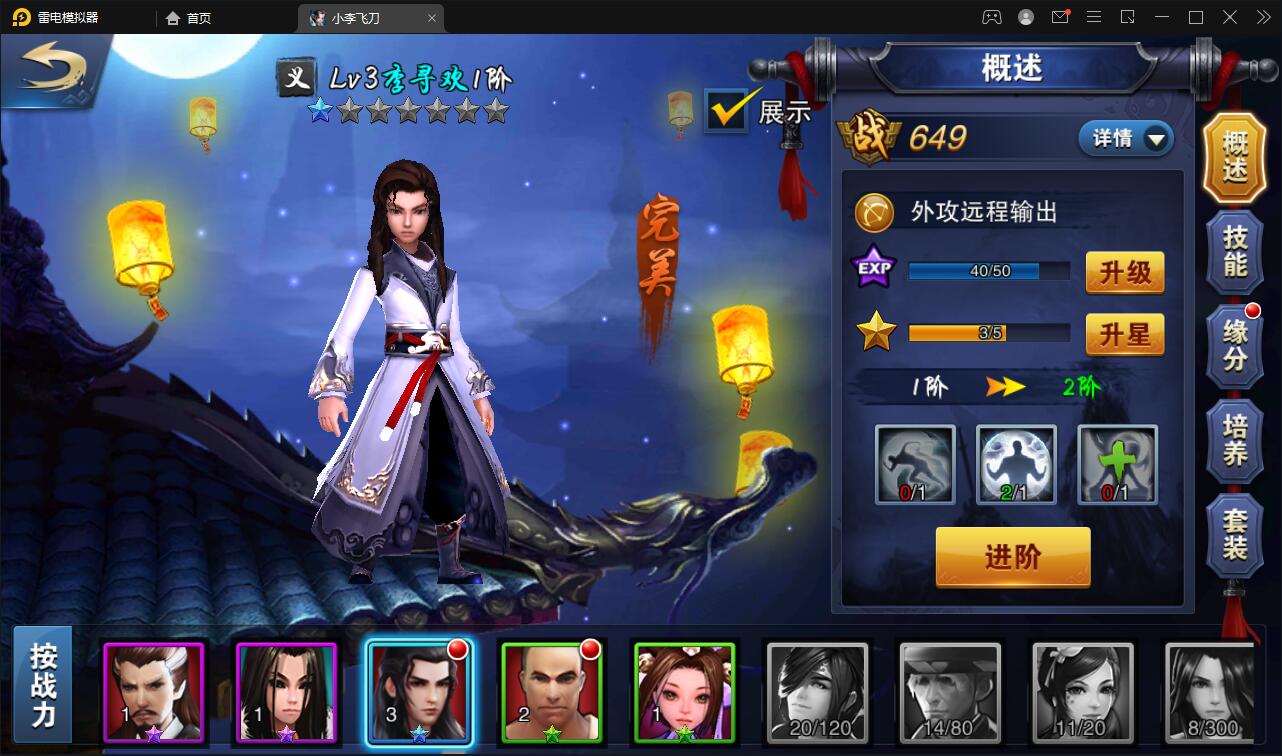Select the middle breakthrough material showing 2/1
This screenshot has width=1282, height=756.
pos(1015,463)
